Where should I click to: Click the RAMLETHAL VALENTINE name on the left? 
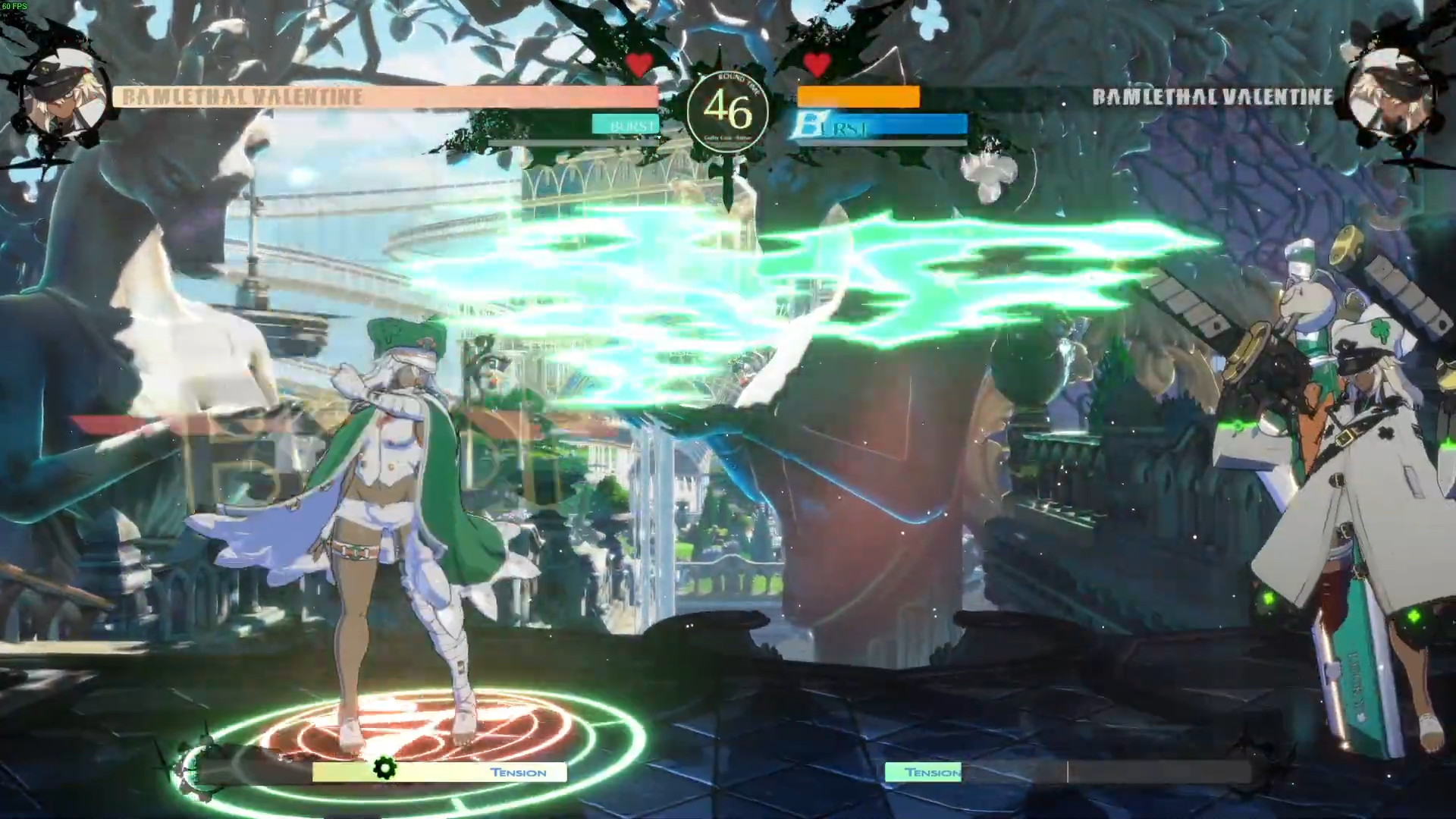pyautogui.click(x=243, y=97)
